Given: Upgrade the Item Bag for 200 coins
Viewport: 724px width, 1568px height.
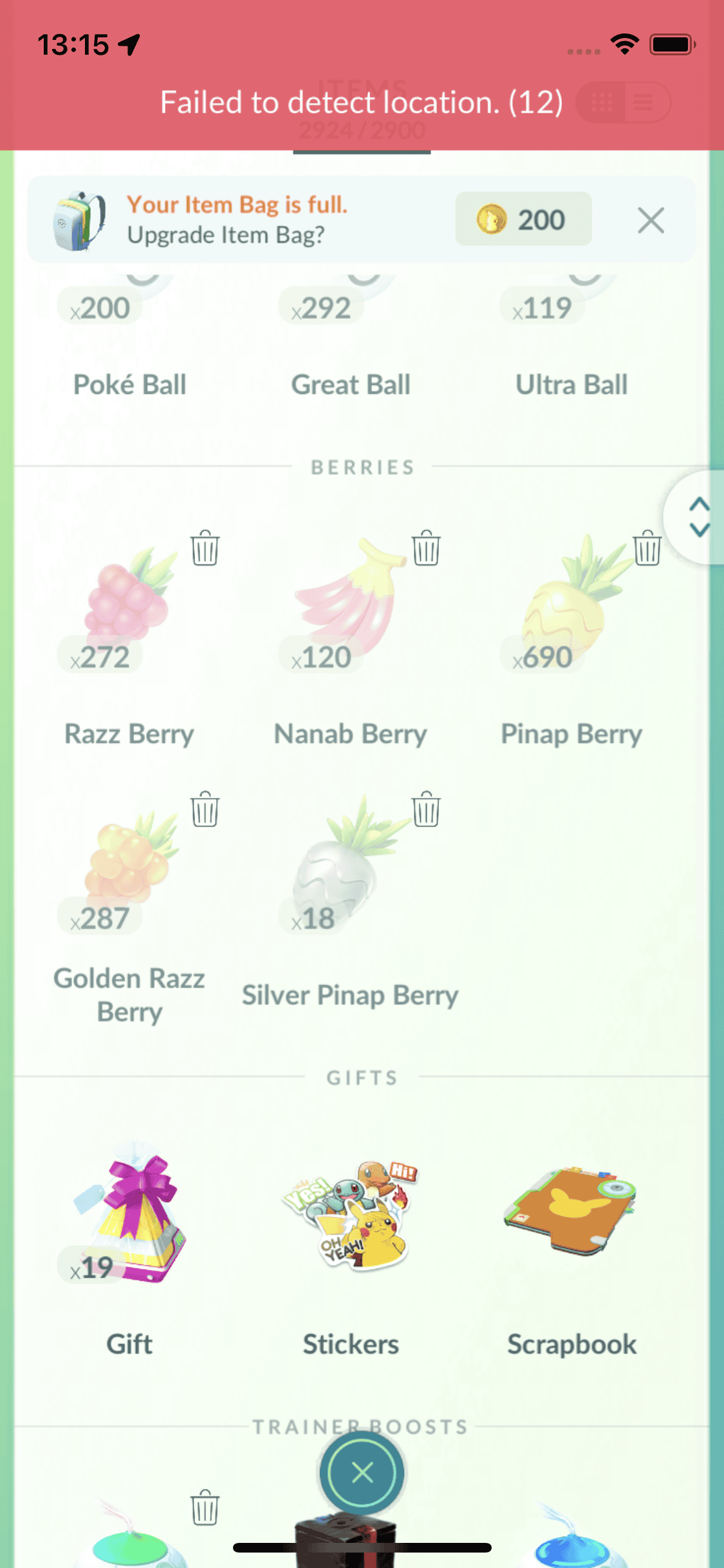Looking at the screenshot, I should pyautogui.click(x=523, y=219).
